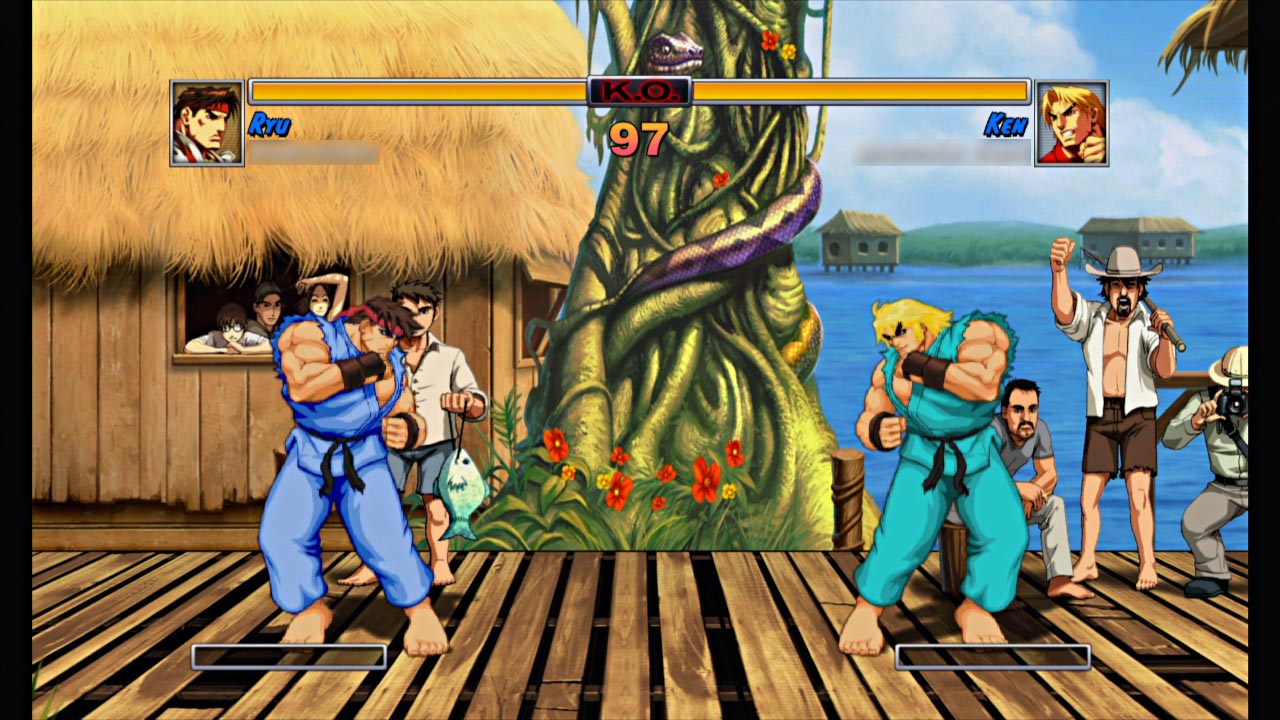Select Ken's character portrait
The width and height of the screenshot is (1280, 720).
(x=1071, y=123)
